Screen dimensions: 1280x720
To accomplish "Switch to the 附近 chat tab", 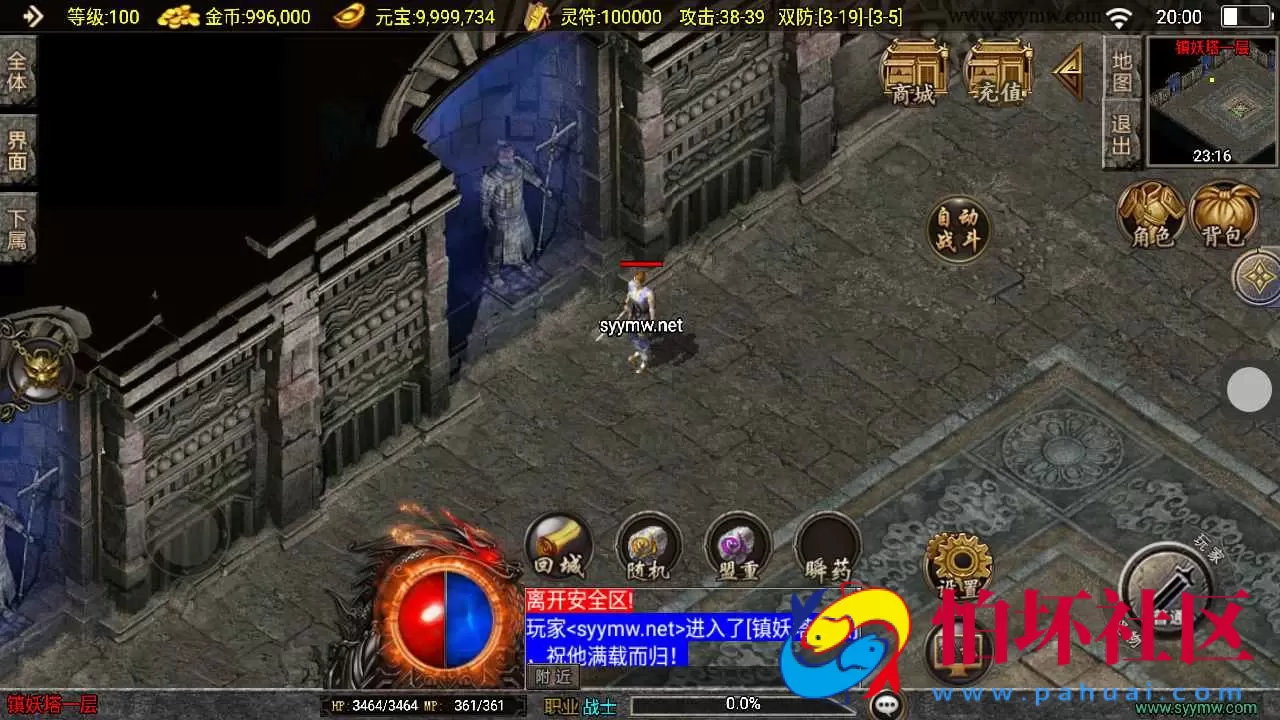I will click(552, 677).
